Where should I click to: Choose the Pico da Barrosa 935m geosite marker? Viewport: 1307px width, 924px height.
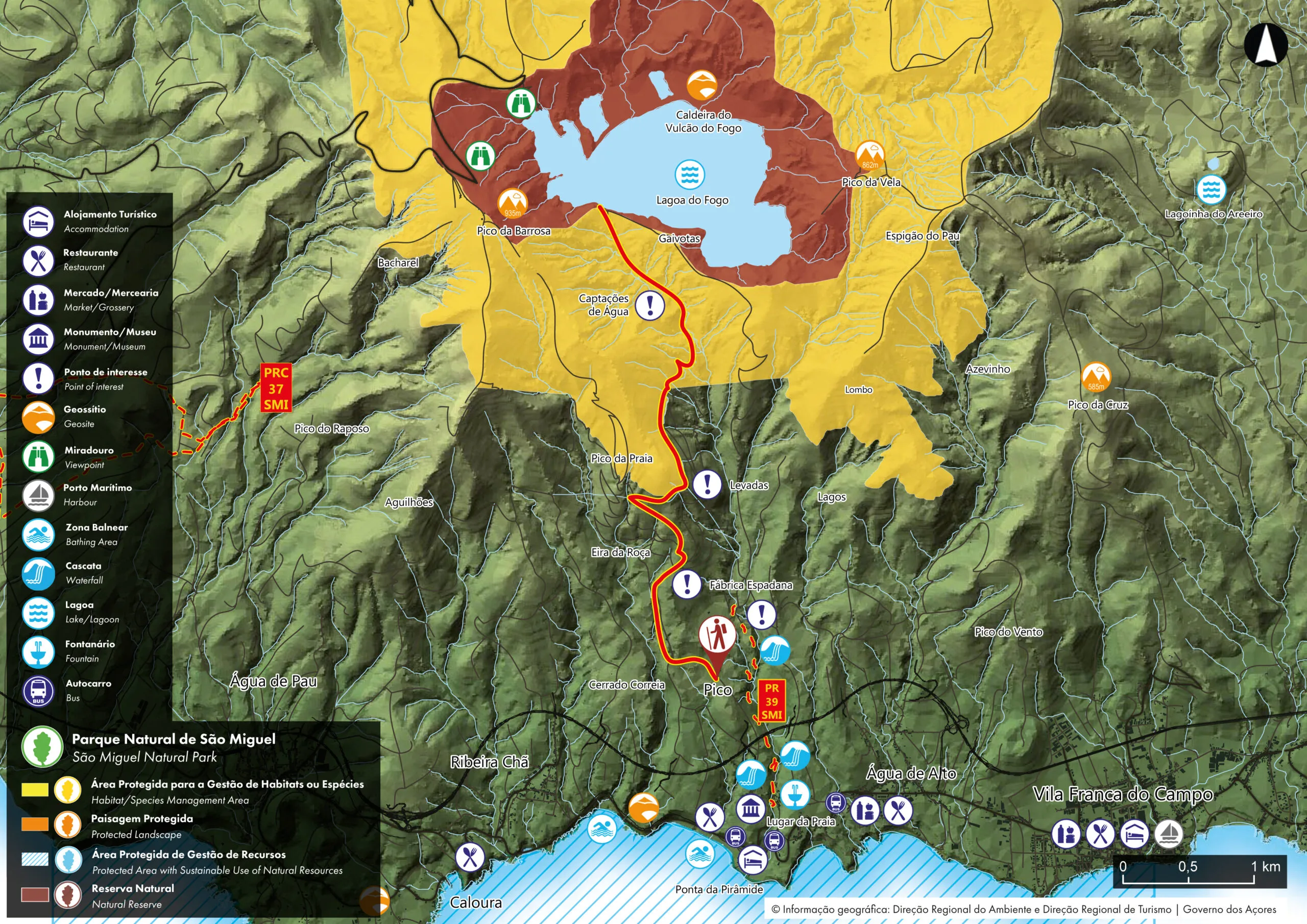[512, 204]
